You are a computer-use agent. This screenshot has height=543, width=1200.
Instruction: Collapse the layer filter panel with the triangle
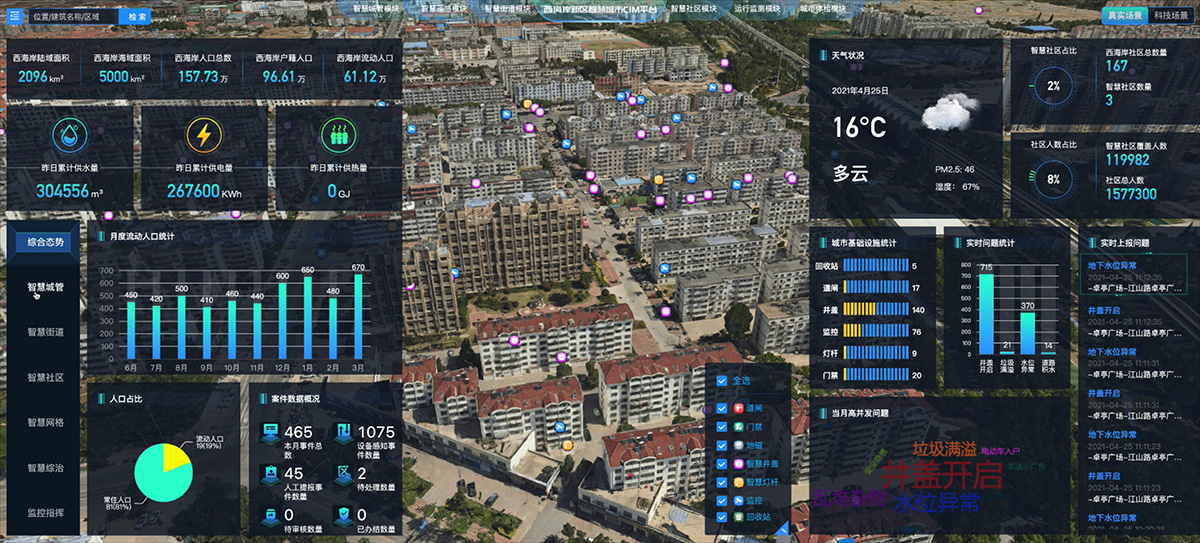tap(783, 528)
